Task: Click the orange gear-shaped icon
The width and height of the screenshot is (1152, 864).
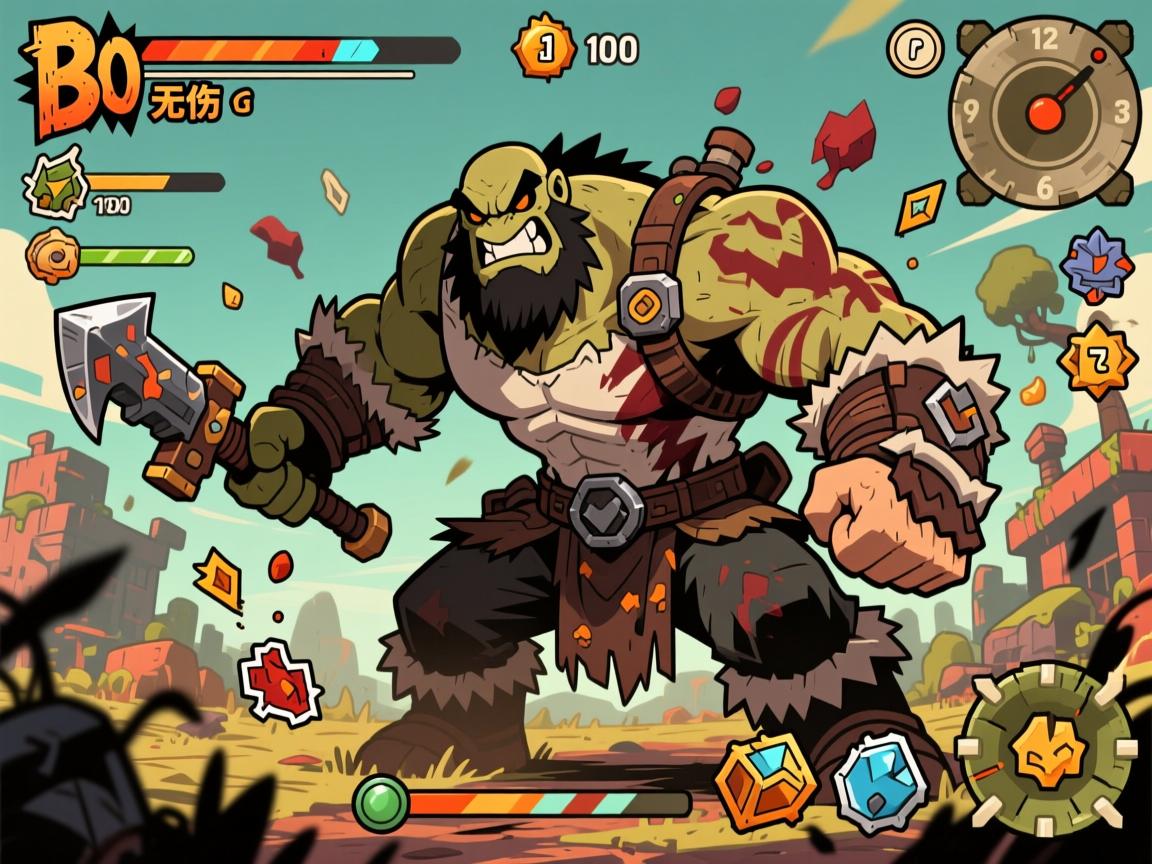Action: (x=53, y=256)
